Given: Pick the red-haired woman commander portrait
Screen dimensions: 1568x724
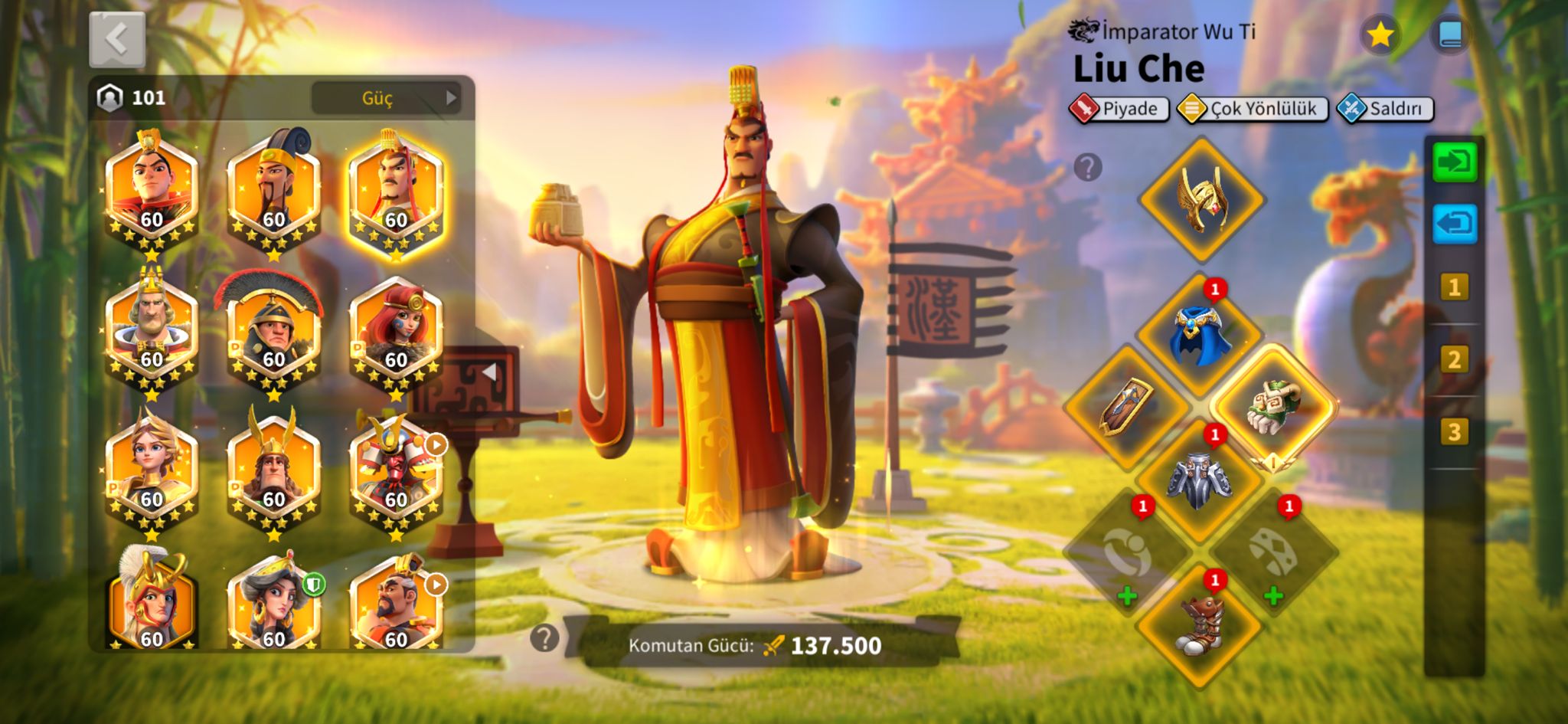Looking at the screenshot, I should [395, 331].
